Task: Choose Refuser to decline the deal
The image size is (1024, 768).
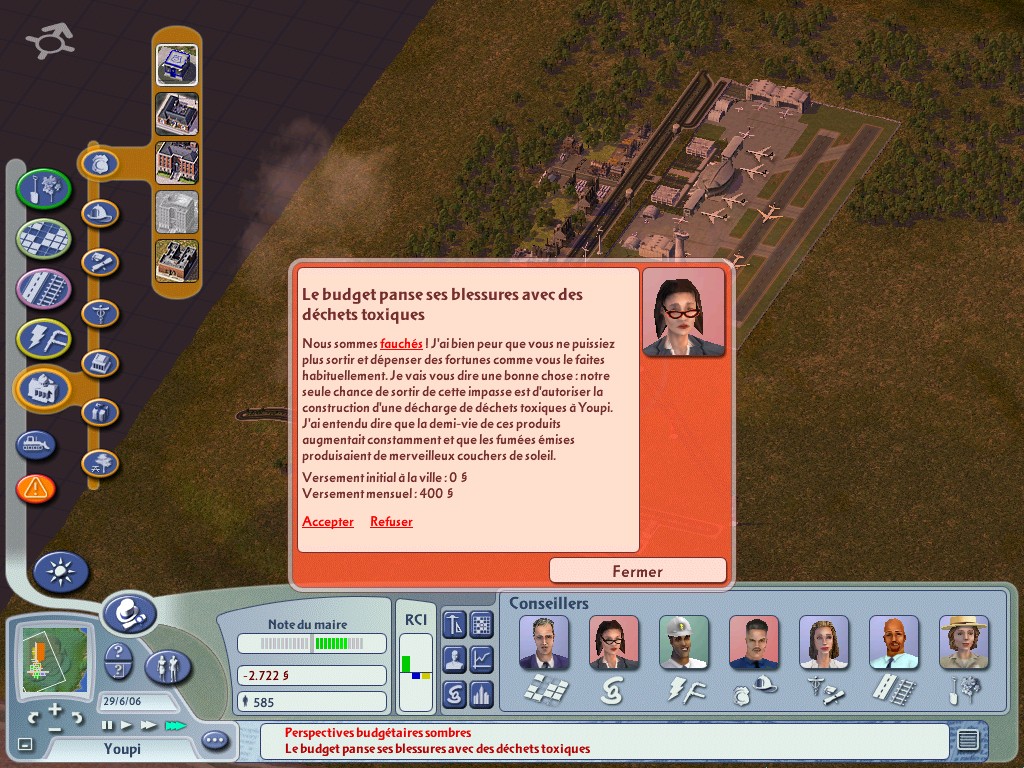Action: tap(391, 522)
